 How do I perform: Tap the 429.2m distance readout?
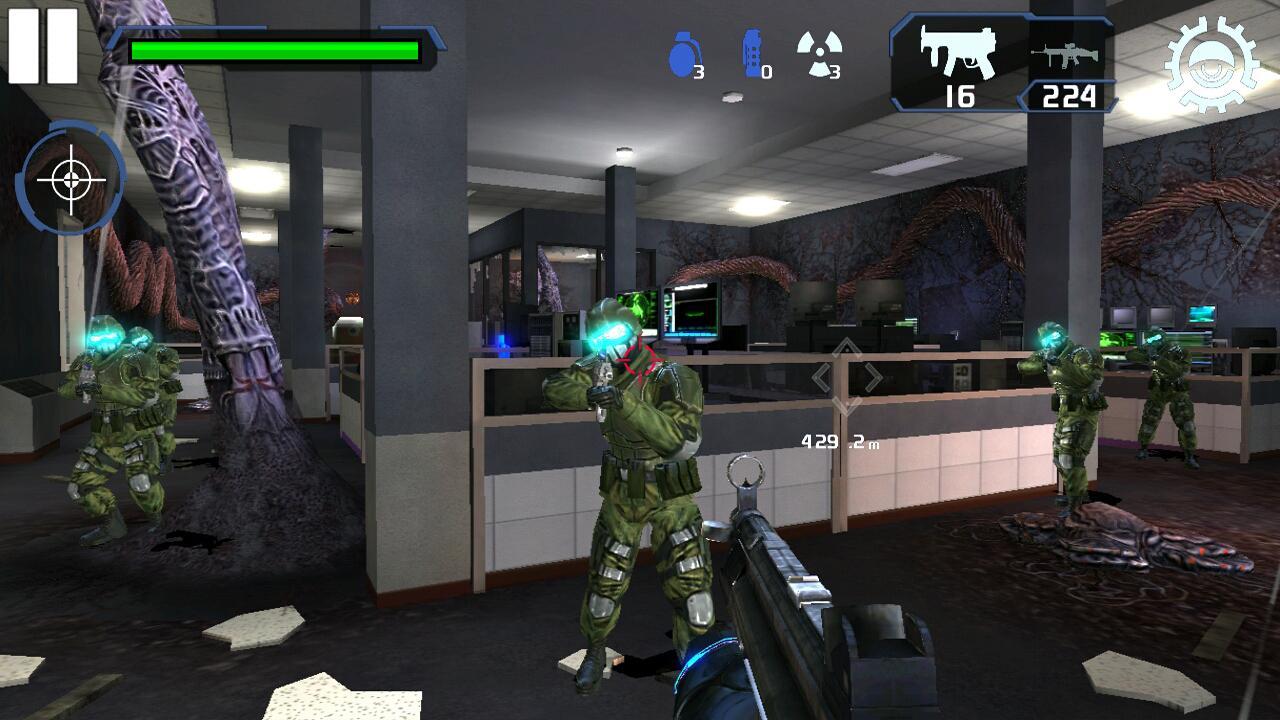(x=841, y=438)
